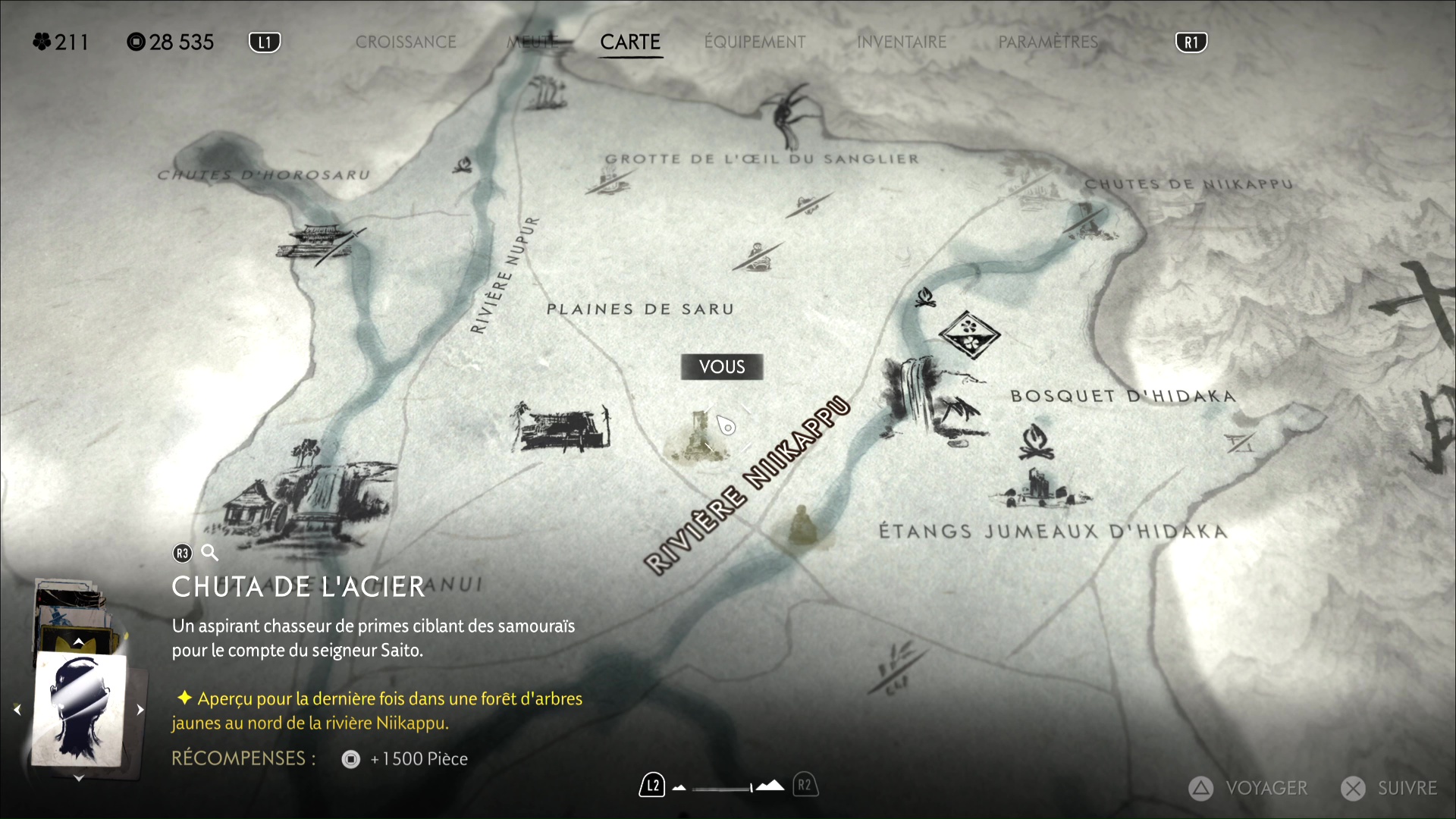Click the temple marker at Chutes d'Horosaru
The image size is (1456, 819).
click(x=320, y=243)
